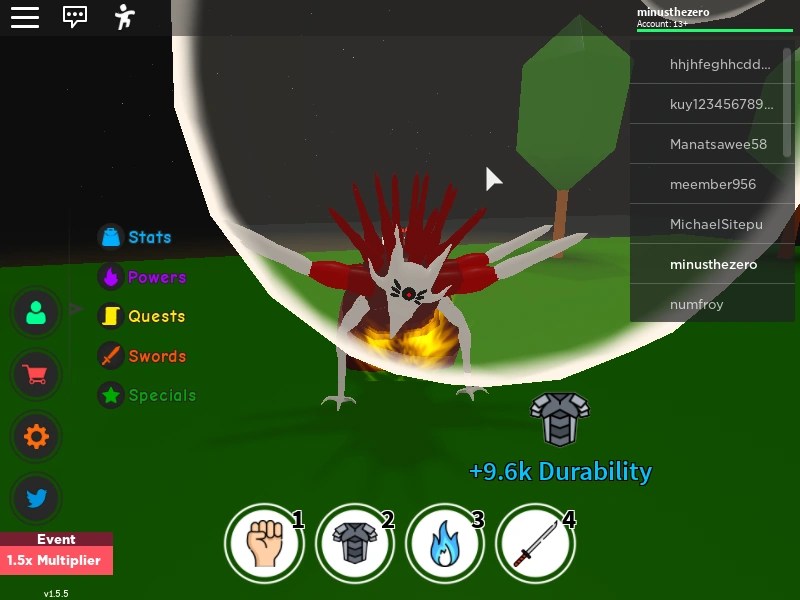The width and height of the screenshot is (800, 600).
Task: Click the blue Twitter bird button
Action: coord(37,497)
